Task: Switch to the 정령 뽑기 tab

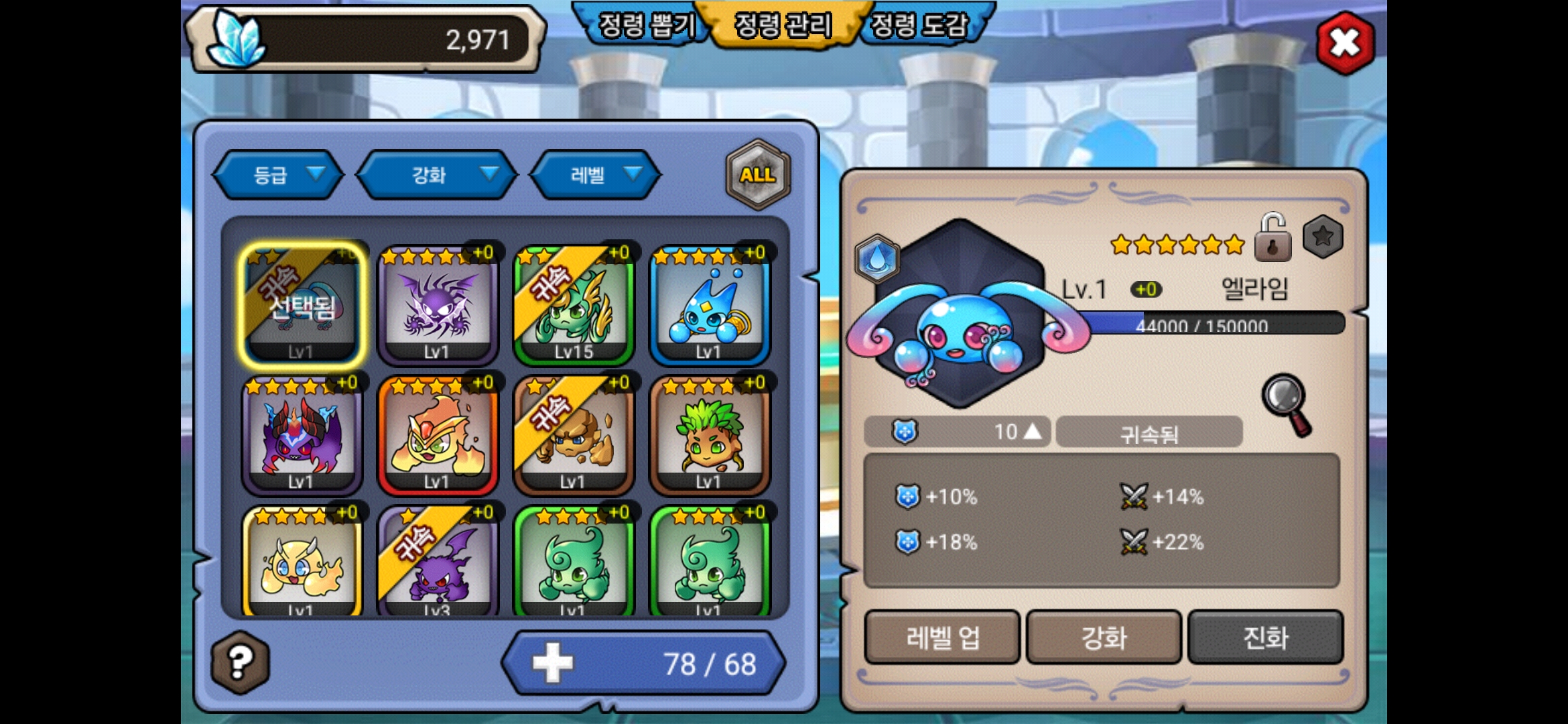Action: [645, 25]
